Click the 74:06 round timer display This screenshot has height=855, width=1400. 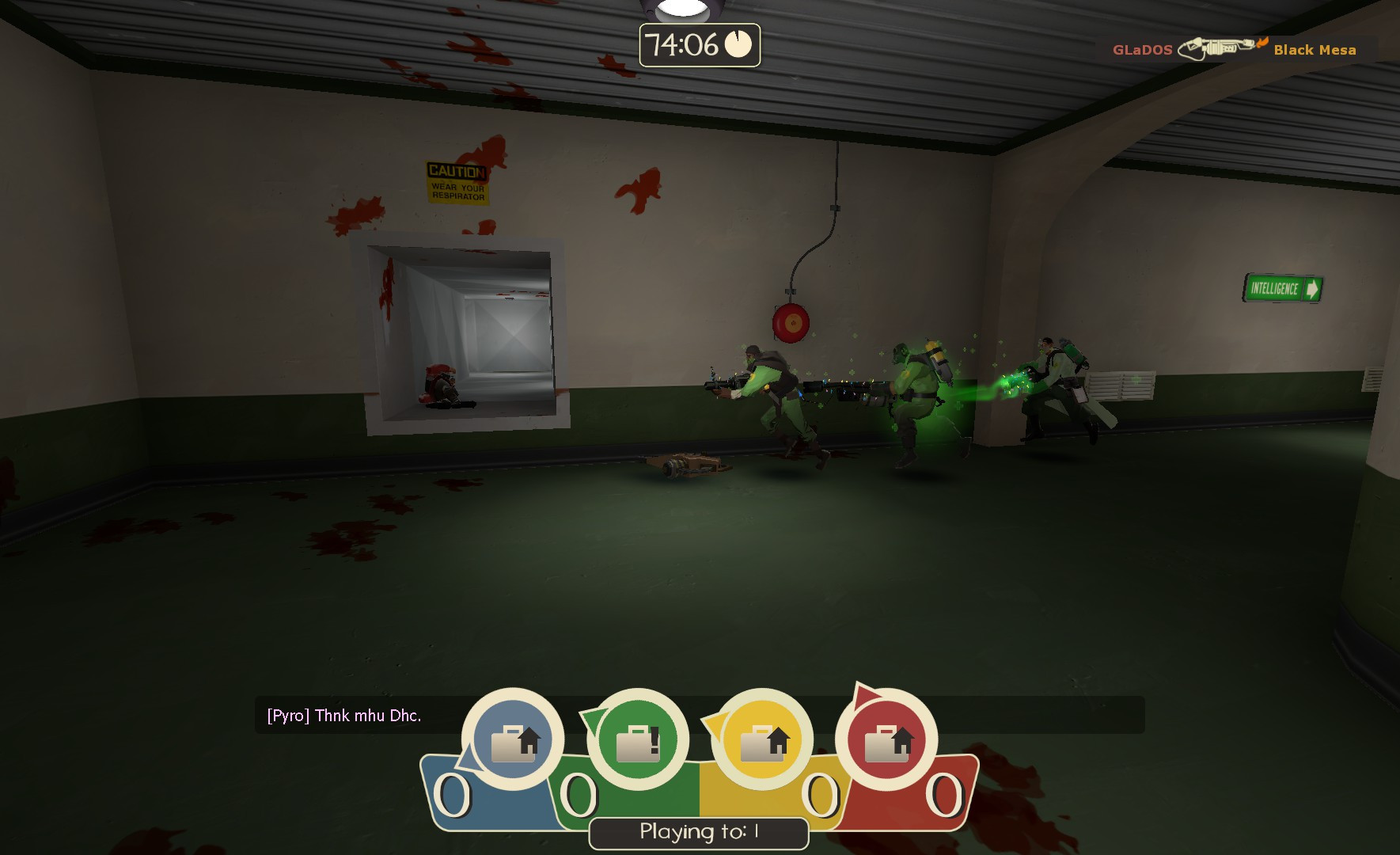coord(685,45)
